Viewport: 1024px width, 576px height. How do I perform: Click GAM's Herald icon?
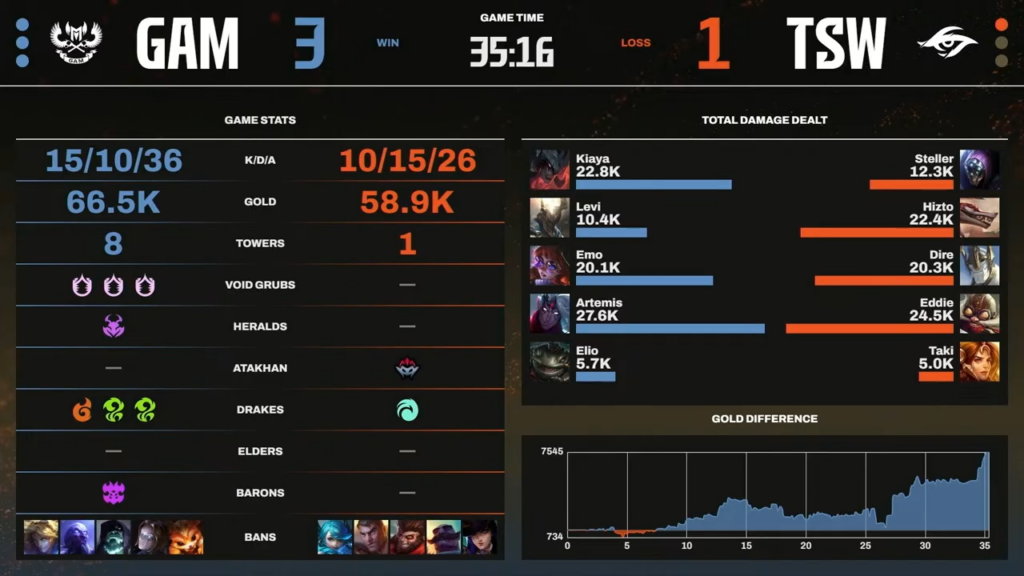(x=113, y=326)
